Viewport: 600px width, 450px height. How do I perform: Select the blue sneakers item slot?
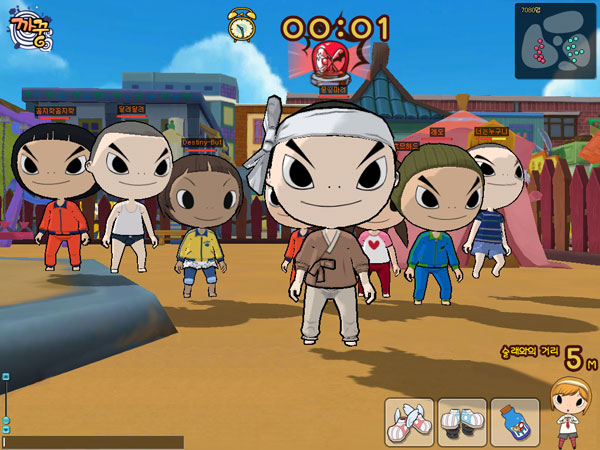tap(462, 422)
